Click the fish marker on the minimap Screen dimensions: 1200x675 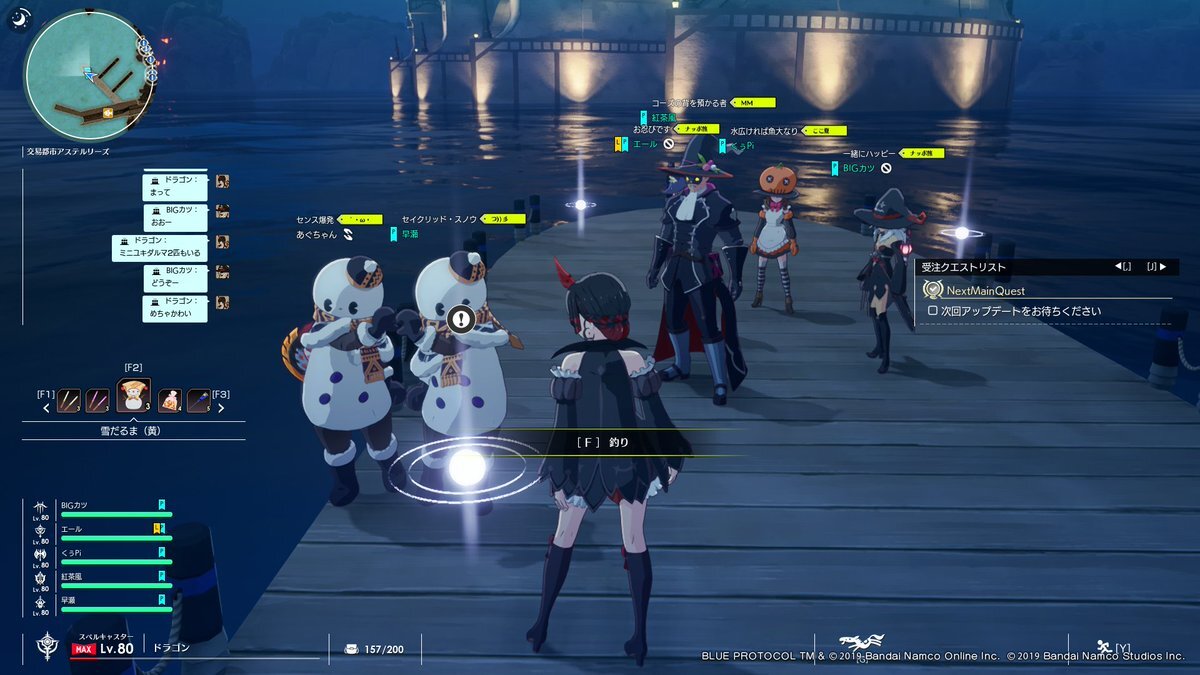(x=106, y=113)
